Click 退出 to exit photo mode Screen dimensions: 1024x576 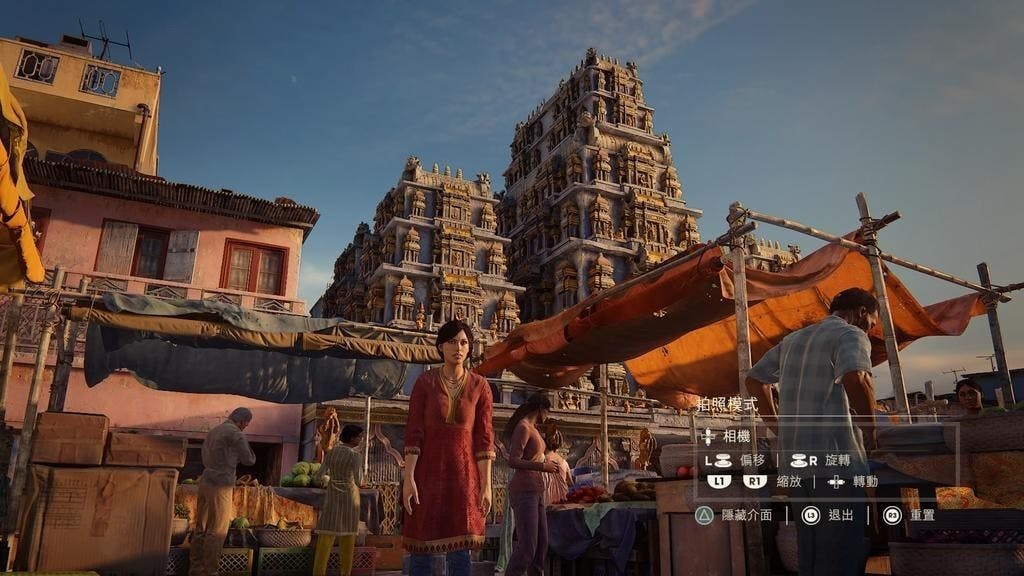[x=841, y=515]
